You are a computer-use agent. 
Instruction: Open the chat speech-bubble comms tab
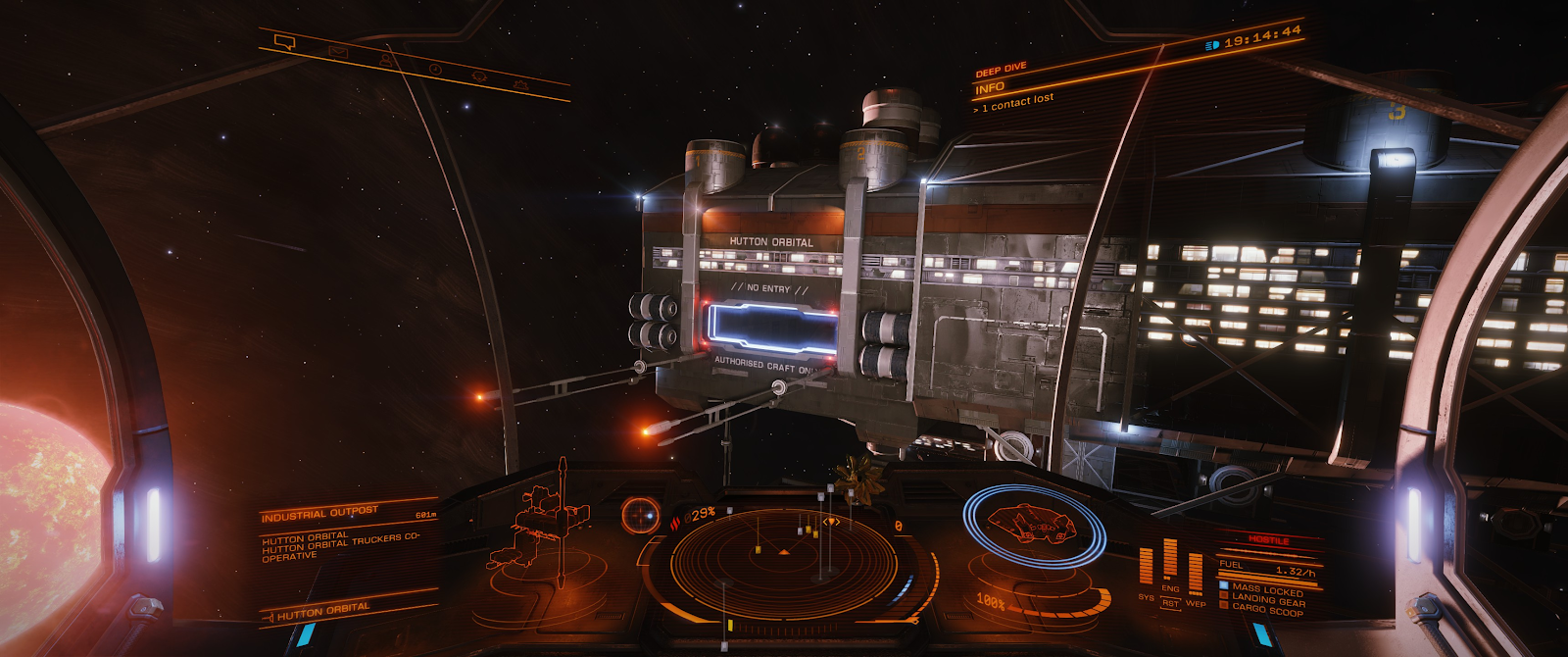pyautogui.click(x=285, y=42)
